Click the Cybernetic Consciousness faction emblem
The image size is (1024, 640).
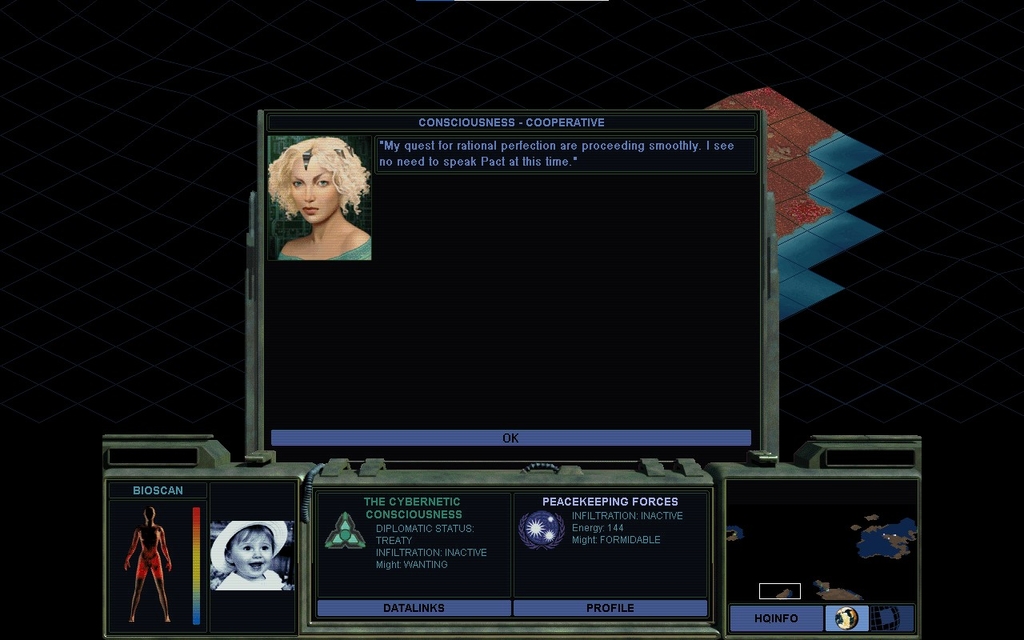coord(345,530)
